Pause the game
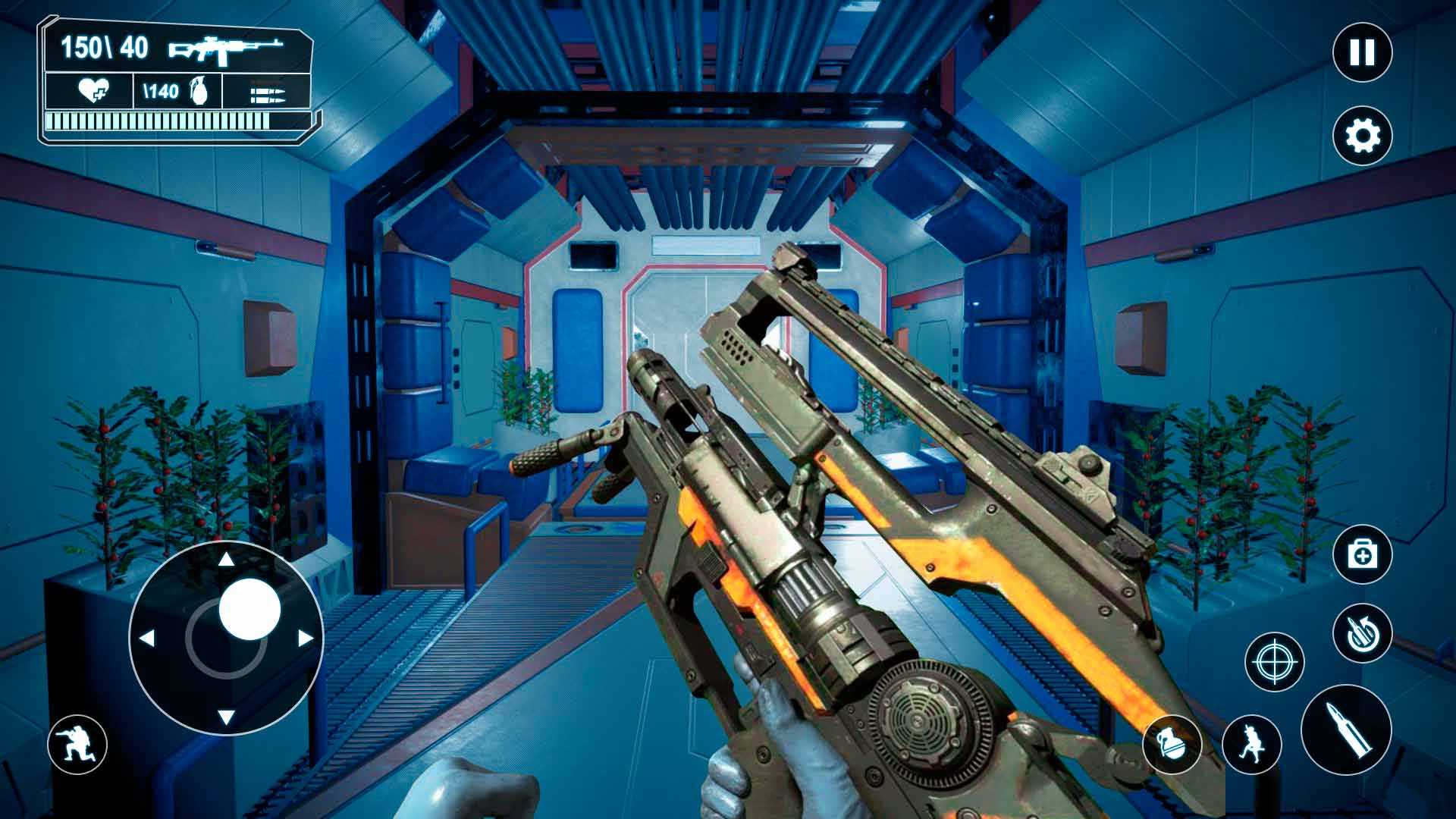The width and height of the screenshot is (1456, 819). click(1362, 53)
